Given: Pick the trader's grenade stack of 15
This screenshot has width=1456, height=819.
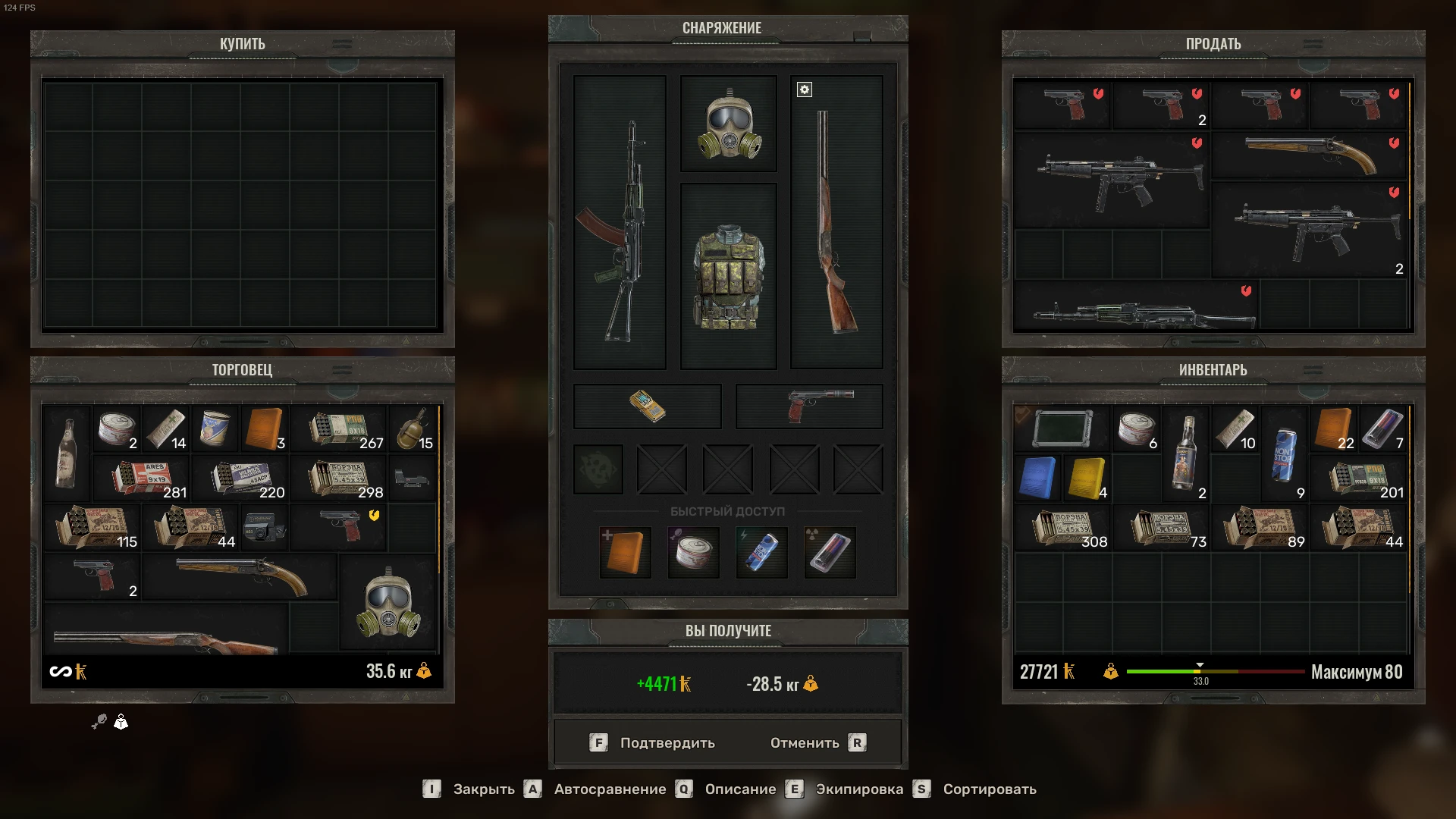Looking at the screenshot, I should click(413, 430).
